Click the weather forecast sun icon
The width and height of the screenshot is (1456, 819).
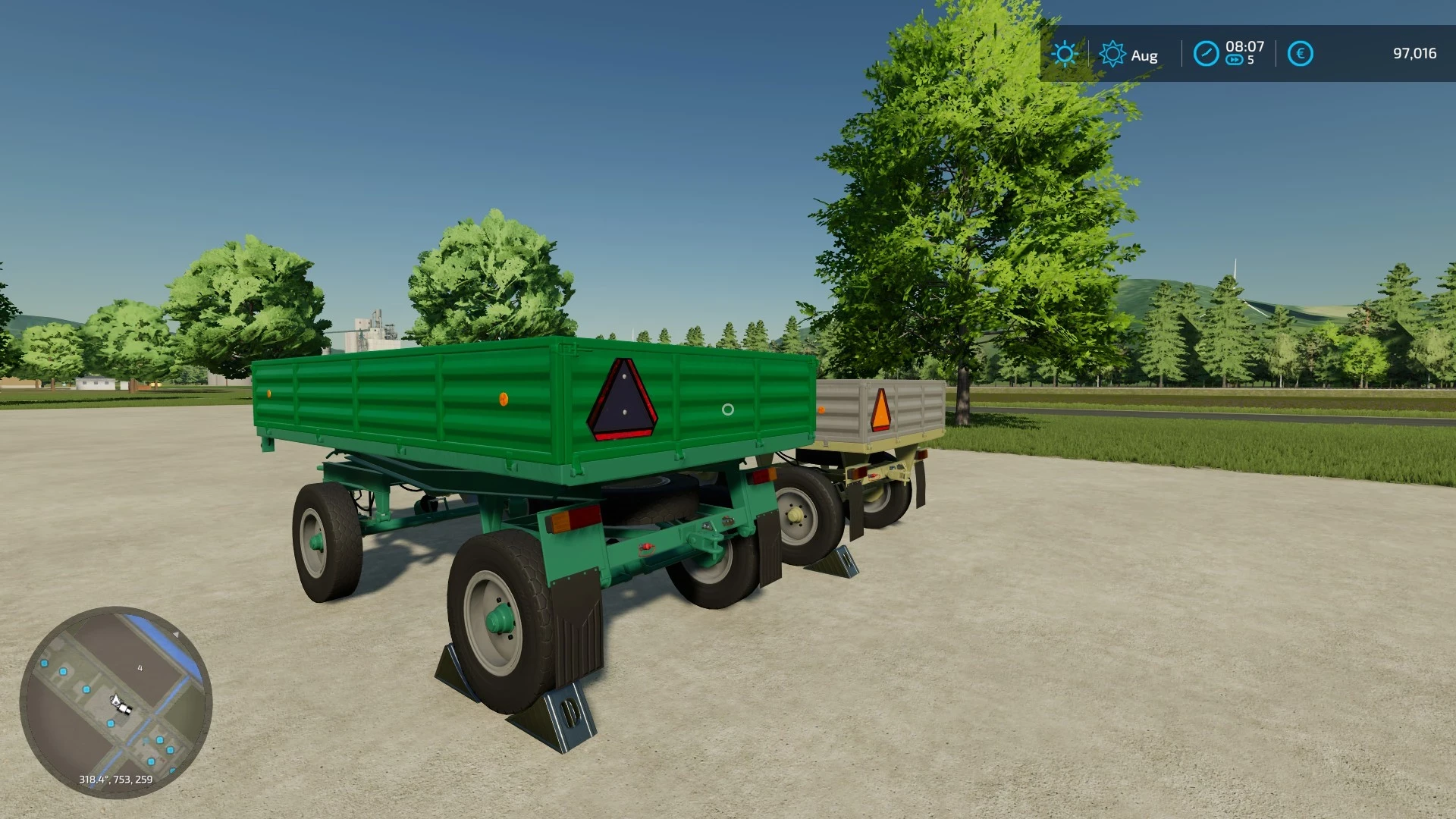(1112, 52)
